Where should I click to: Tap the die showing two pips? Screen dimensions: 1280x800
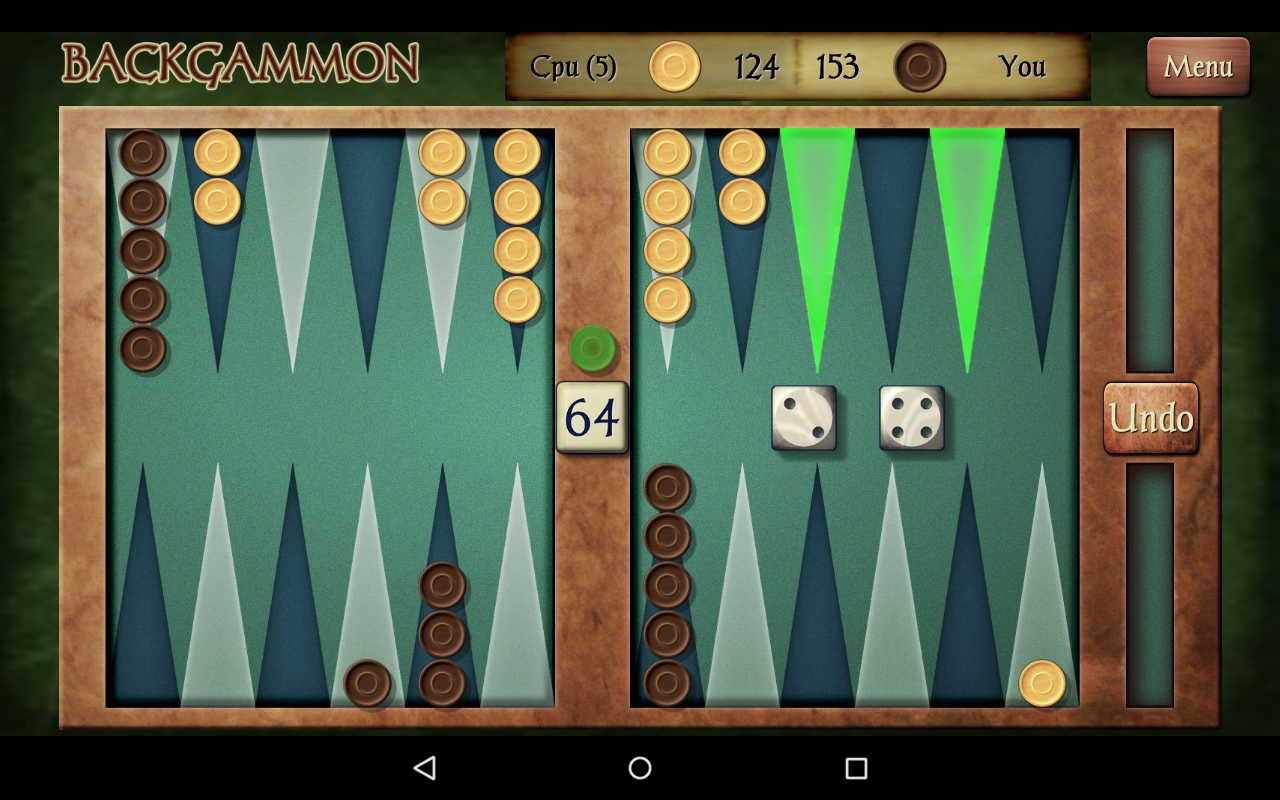point(805,417)
